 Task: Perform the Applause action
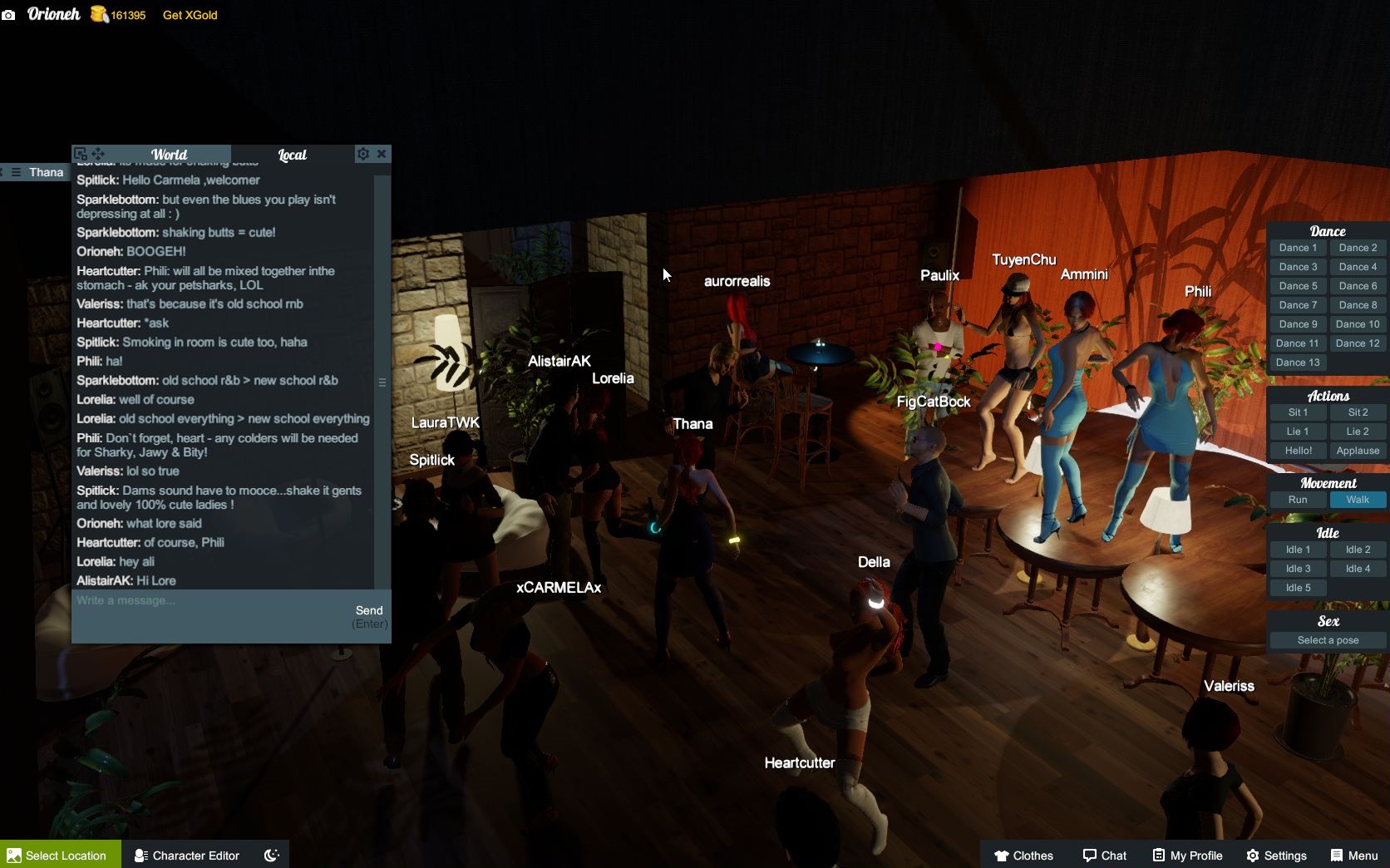tap(1358, 451)
